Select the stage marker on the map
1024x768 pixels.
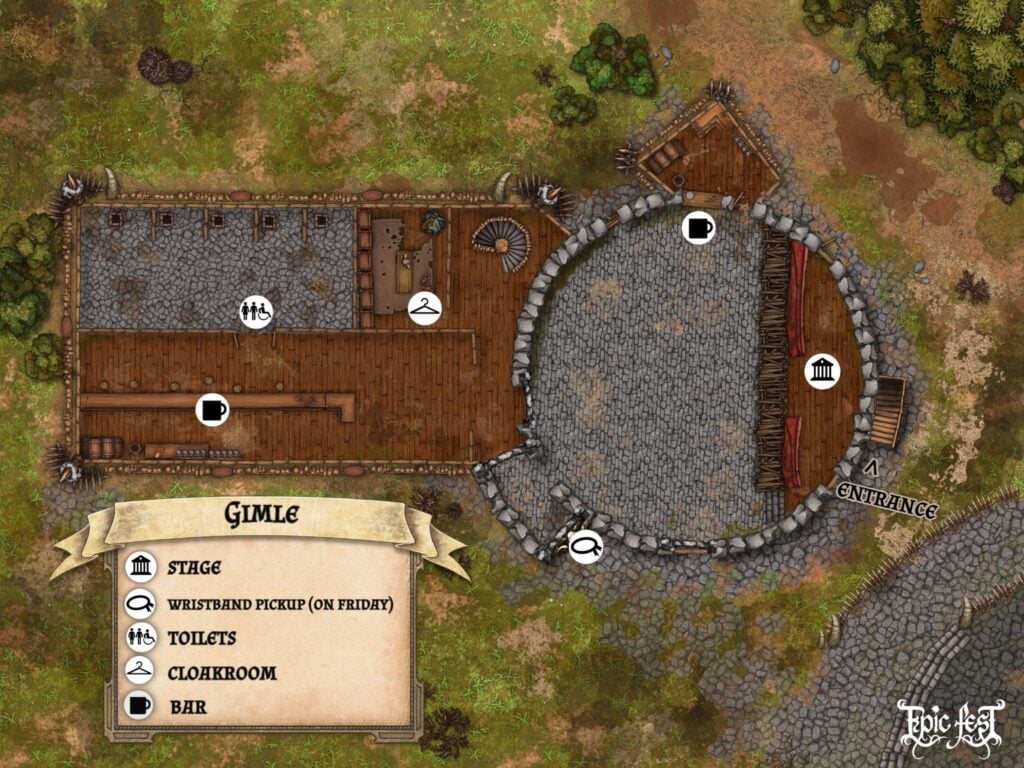(x=822, y=372)
